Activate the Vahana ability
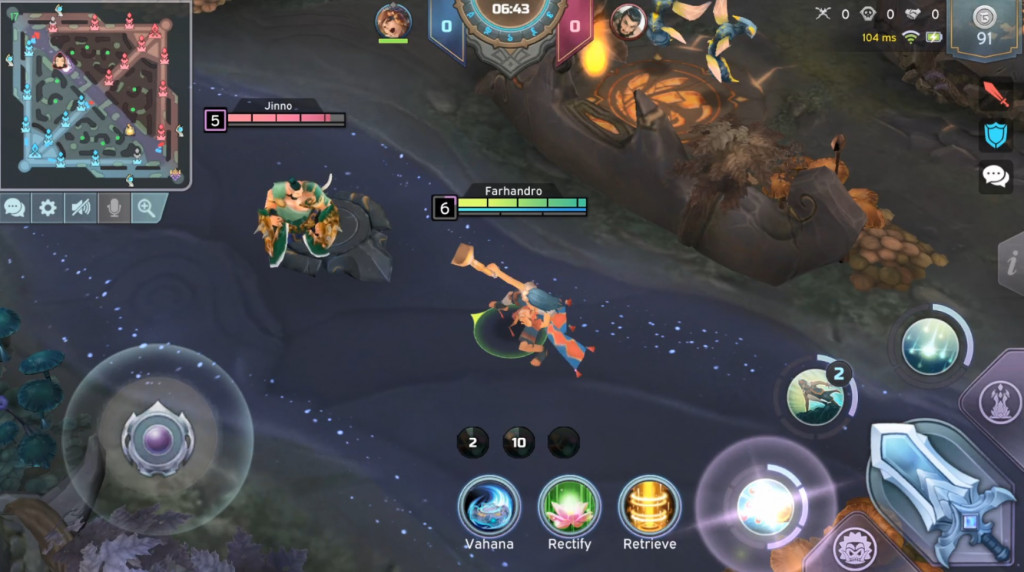 [489, 507]
